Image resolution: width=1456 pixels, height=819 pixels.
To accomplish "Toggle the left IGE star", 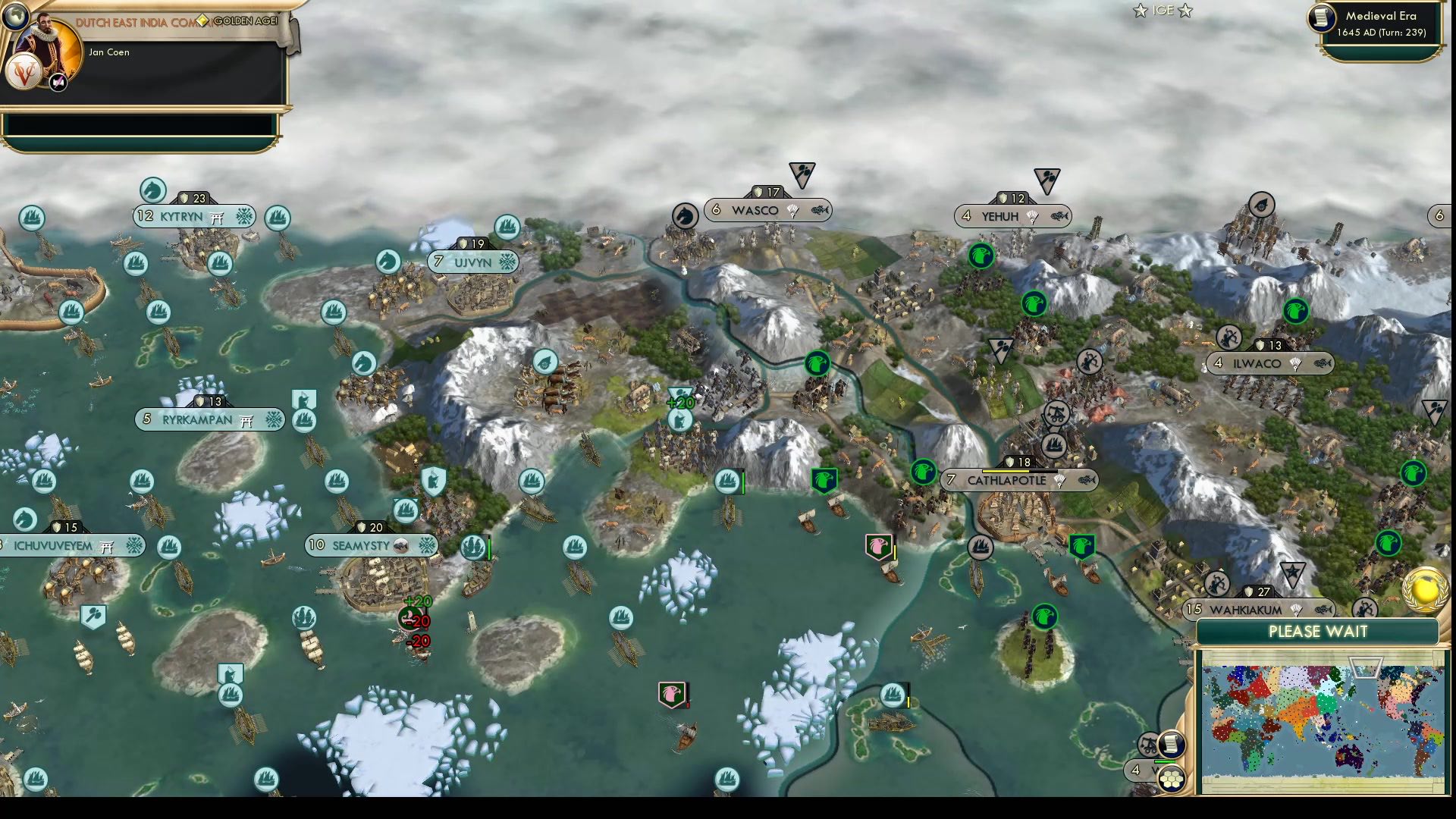I will coord(1138,11).
